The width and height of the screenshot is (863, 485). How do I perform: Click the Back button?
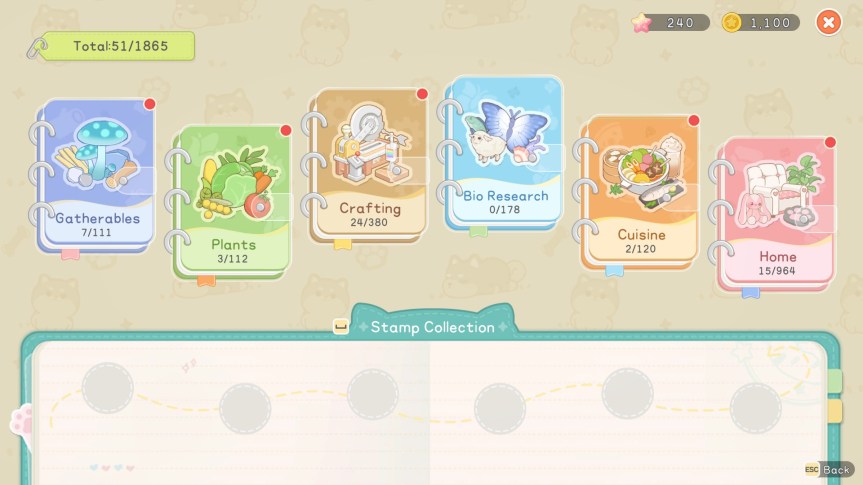tap(829, 469)
